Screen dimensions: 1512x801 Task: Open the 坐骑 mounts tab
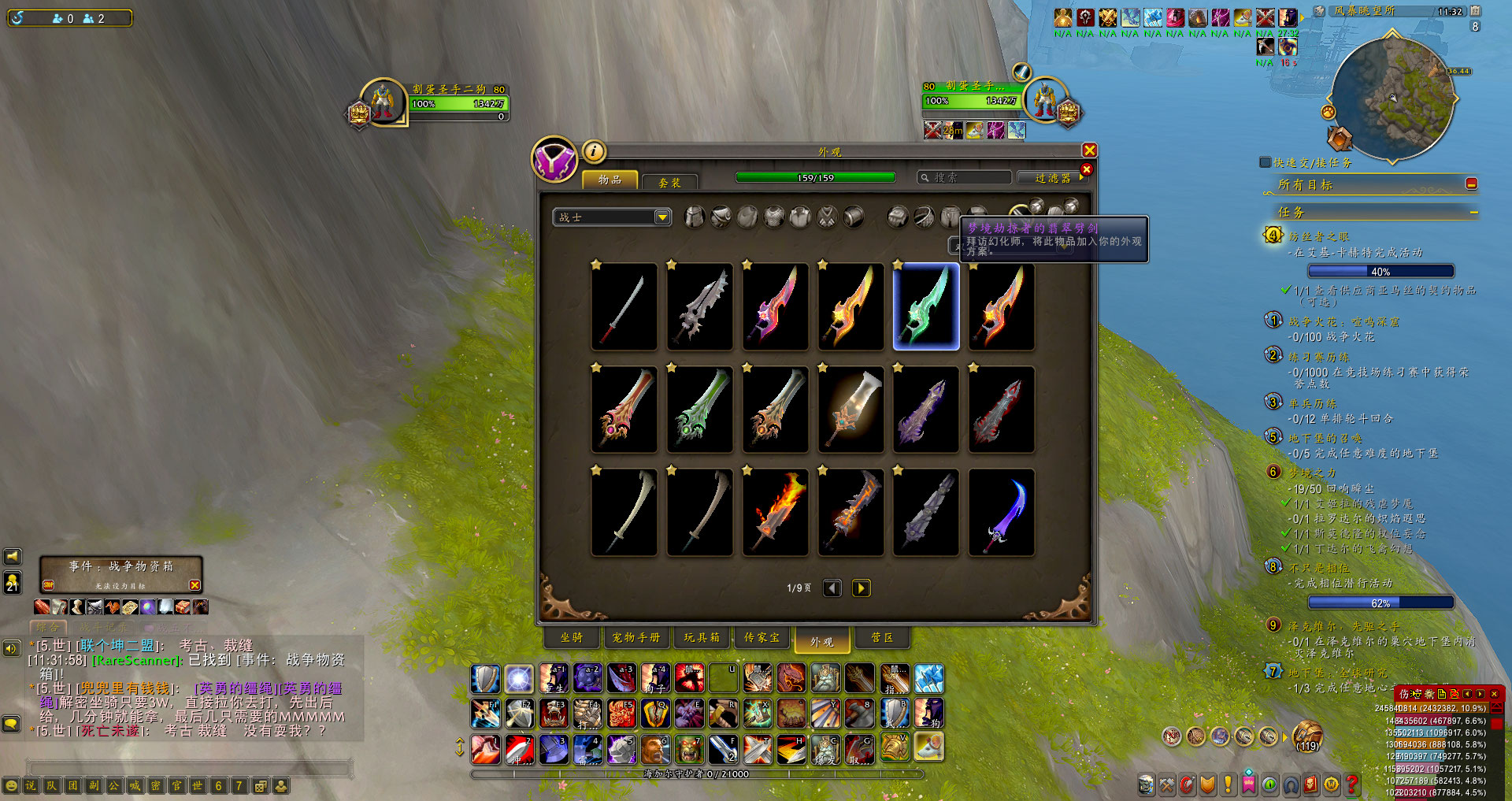pos(572,638)
